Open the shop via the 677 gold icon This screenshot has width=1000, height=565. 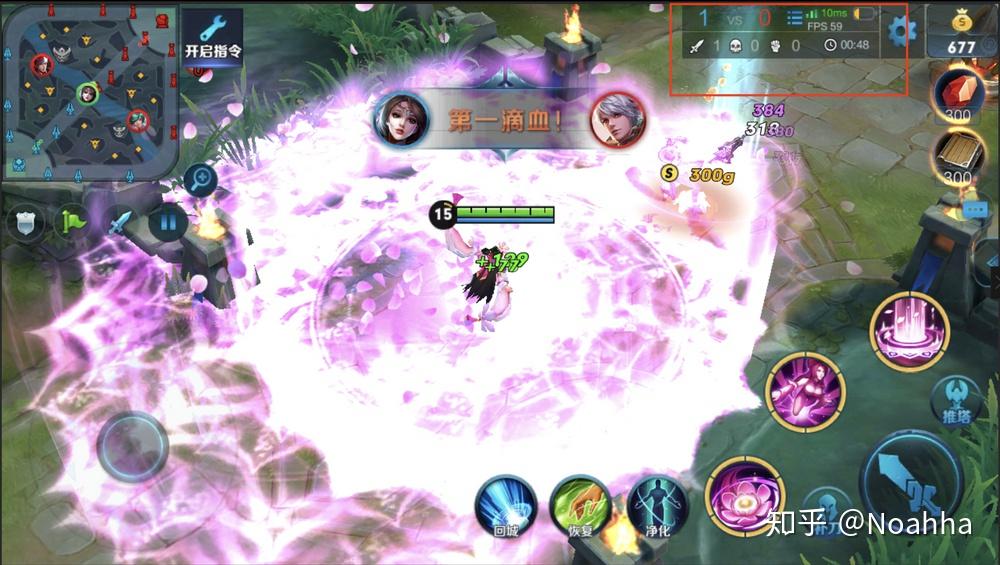pyautogui.click(x=960, y=32)
